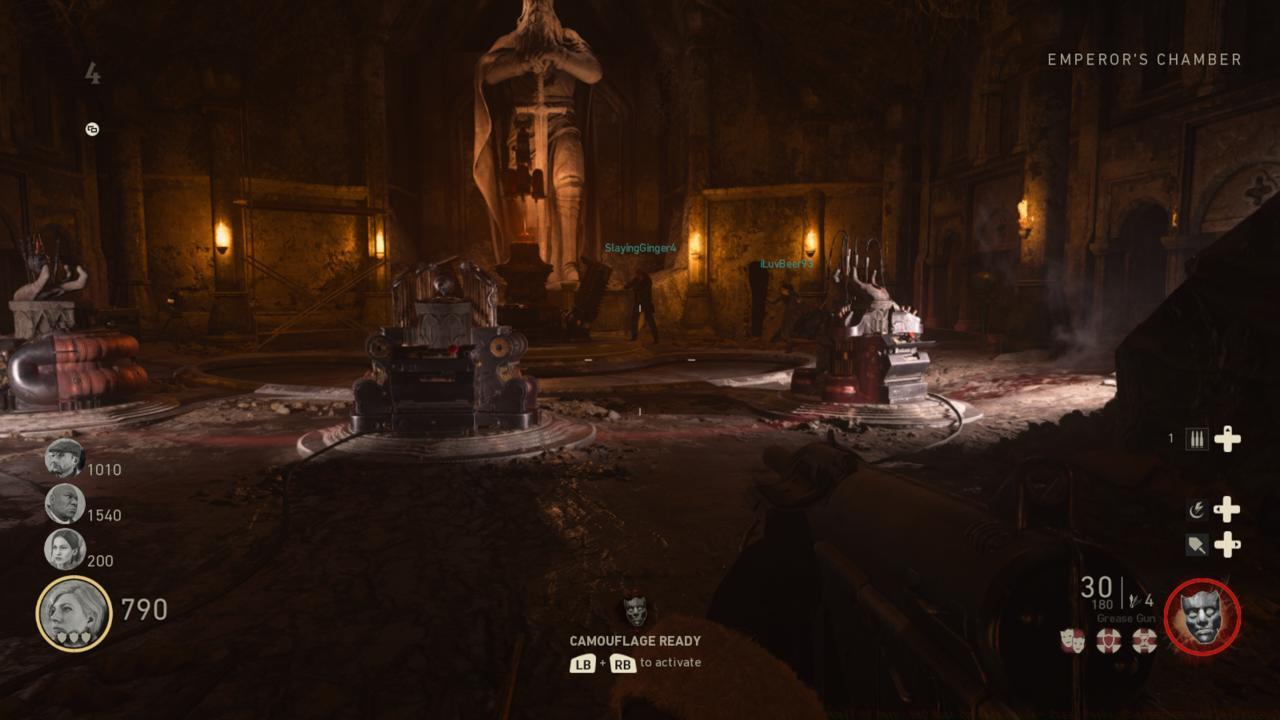Click the EMPEROR'S CHAMBER location label
The height and width of the screenshot is (720, 1280).
(x=1145, y=57)
